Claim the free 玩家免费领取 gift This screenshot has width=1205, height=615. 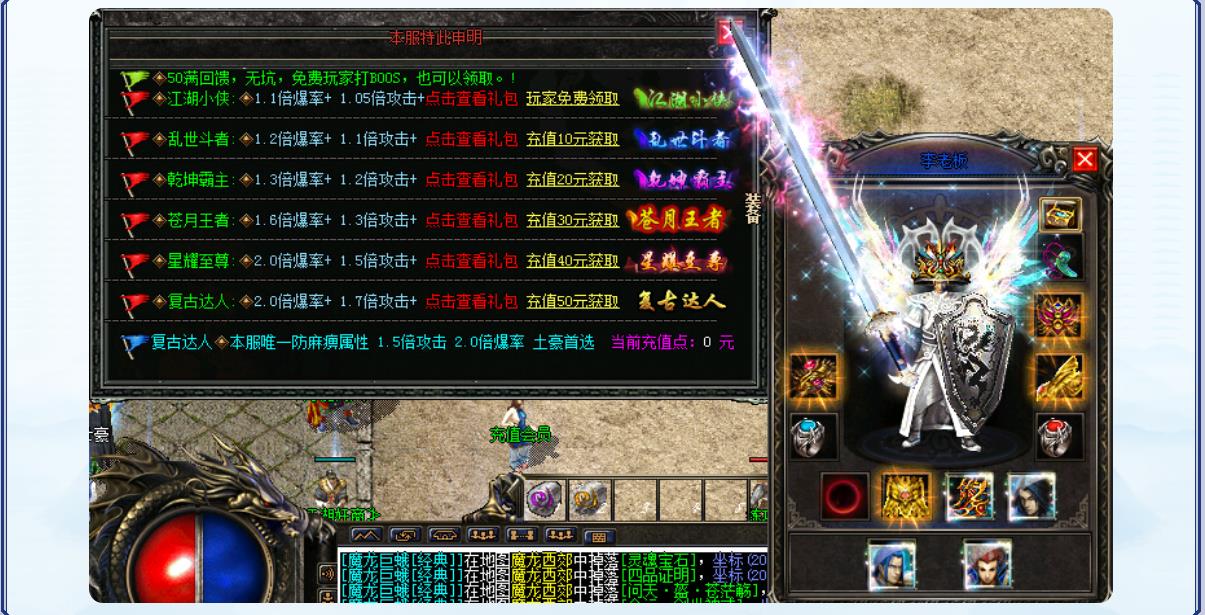click(x=573, y=99)
